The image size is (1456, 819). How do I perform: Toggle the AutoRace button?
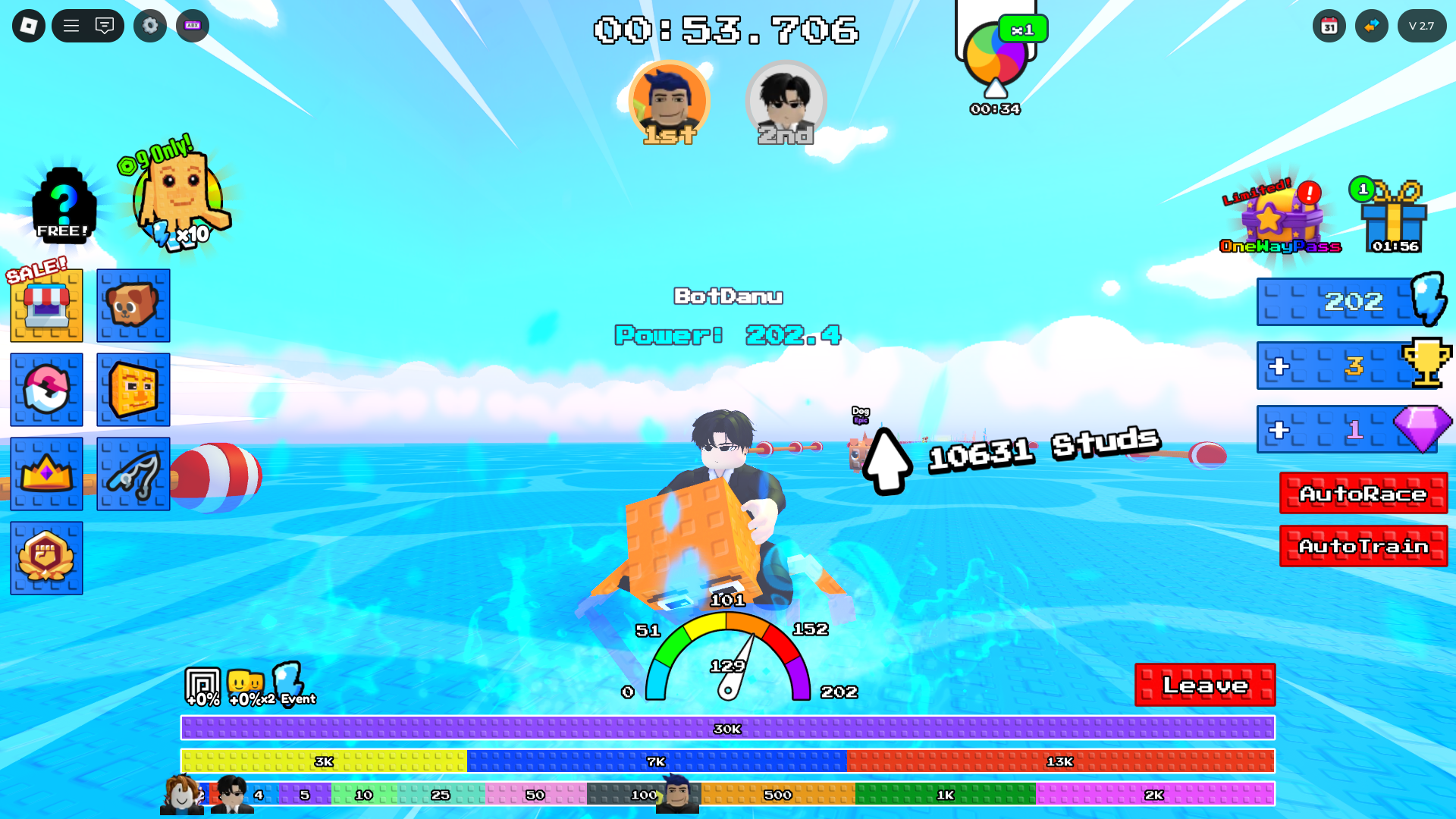coord(1363,494)
